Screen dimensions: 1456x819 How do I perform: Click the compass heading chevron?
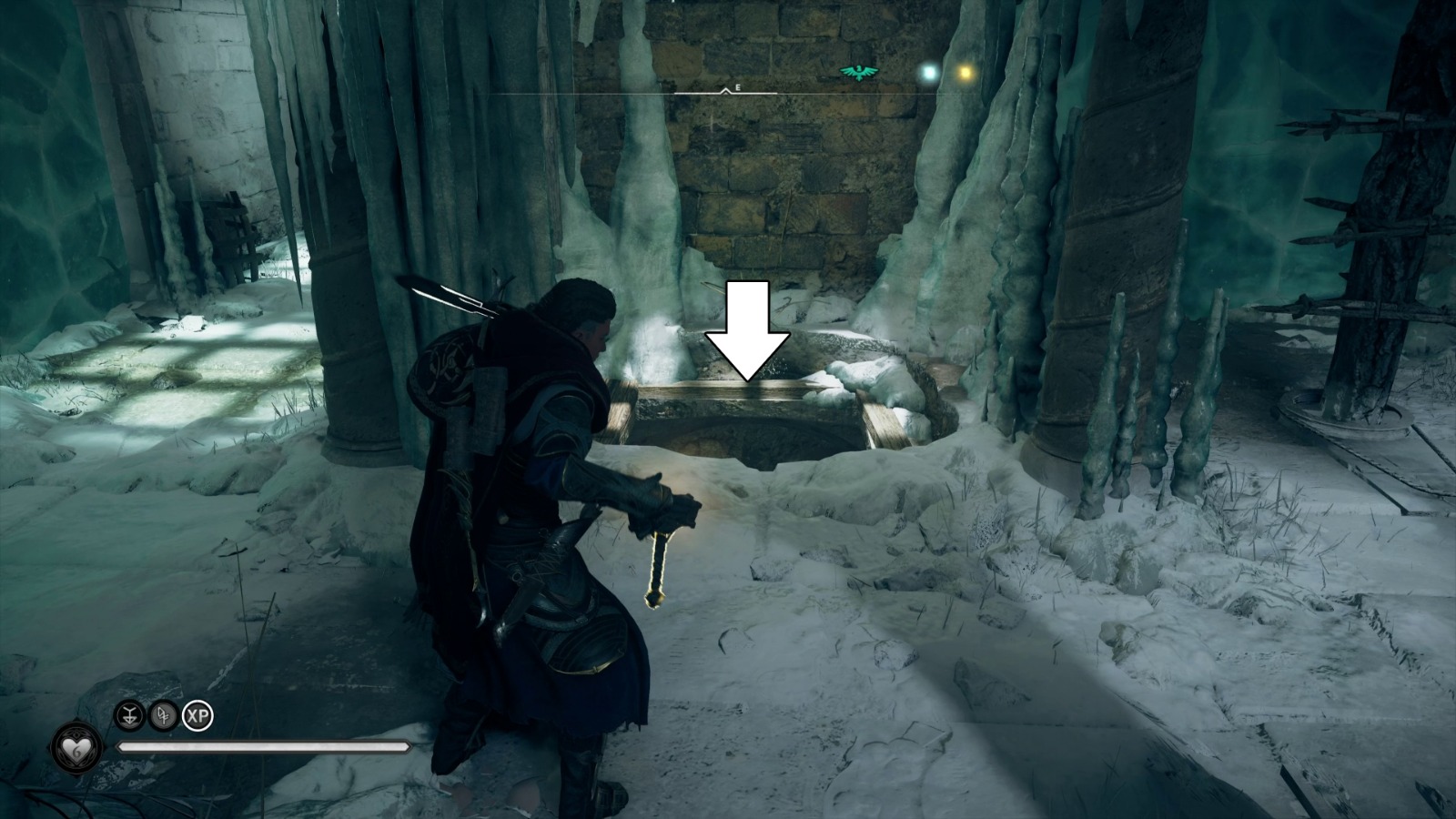click(x=725, y=92)
